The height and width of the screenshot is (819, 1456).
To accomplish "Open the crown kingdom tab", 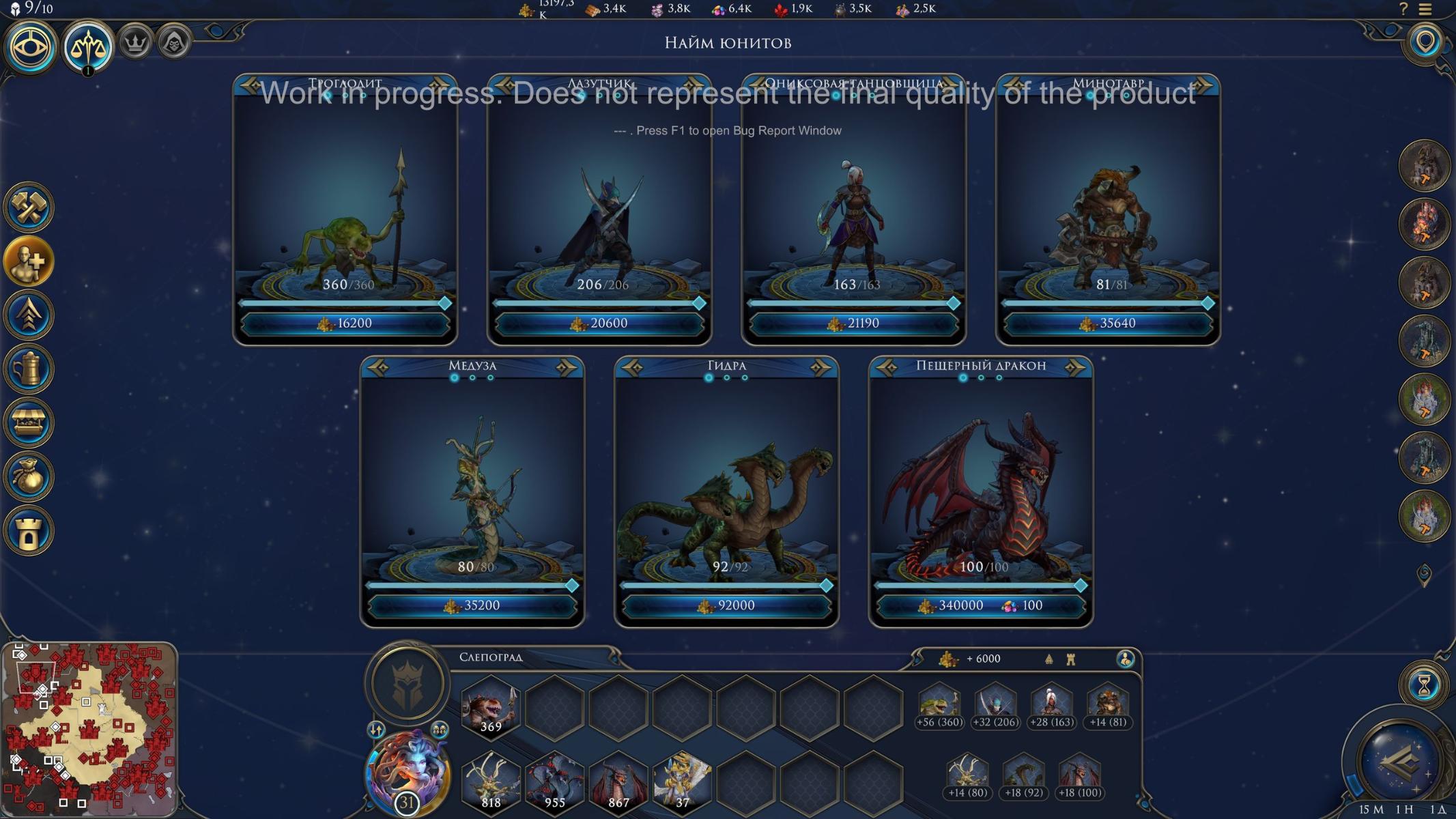I will (x=136, y=44).
